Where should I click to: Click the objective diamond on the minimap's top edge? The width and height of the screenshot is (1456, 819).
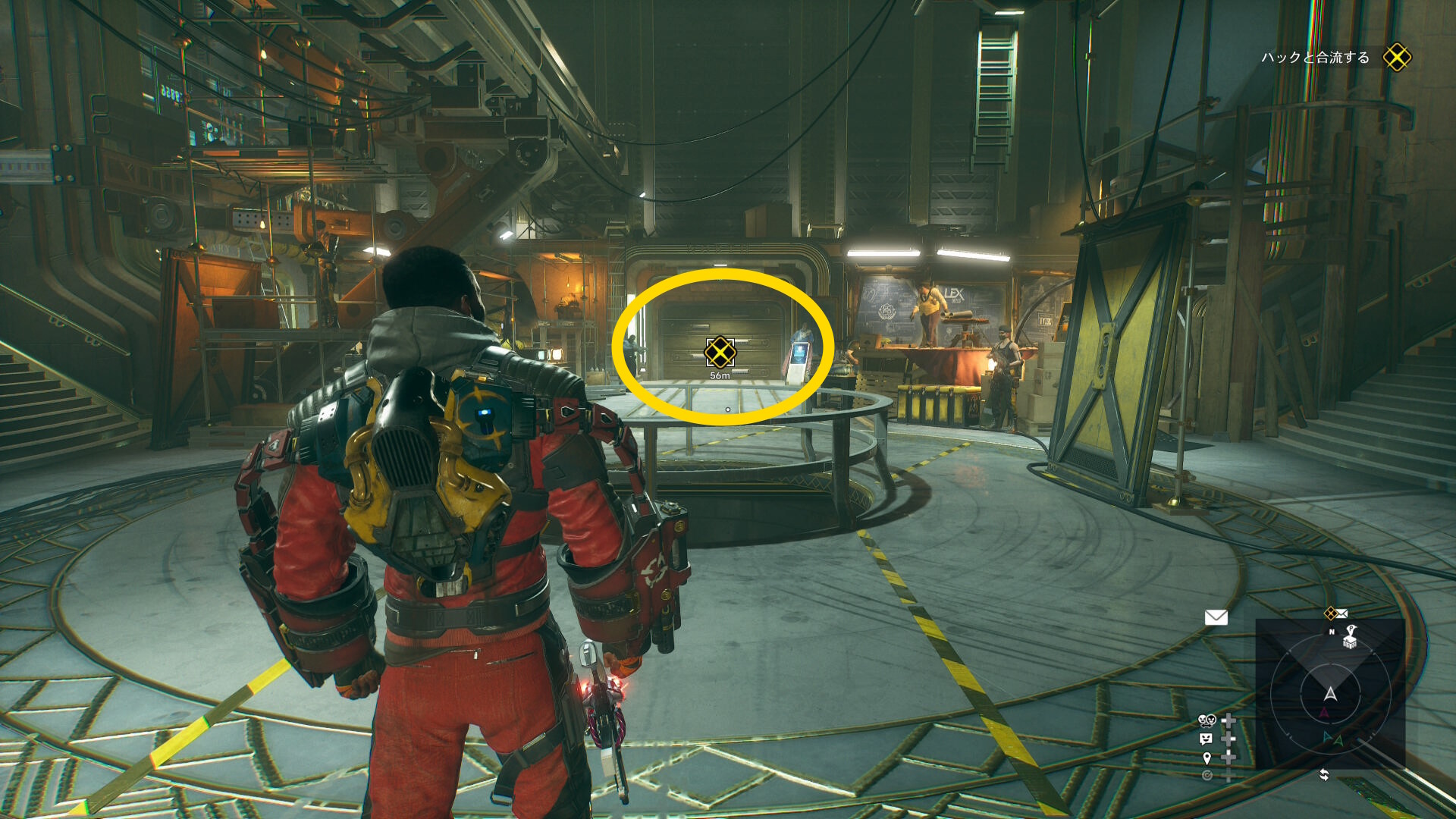(x=1330, y=613)
